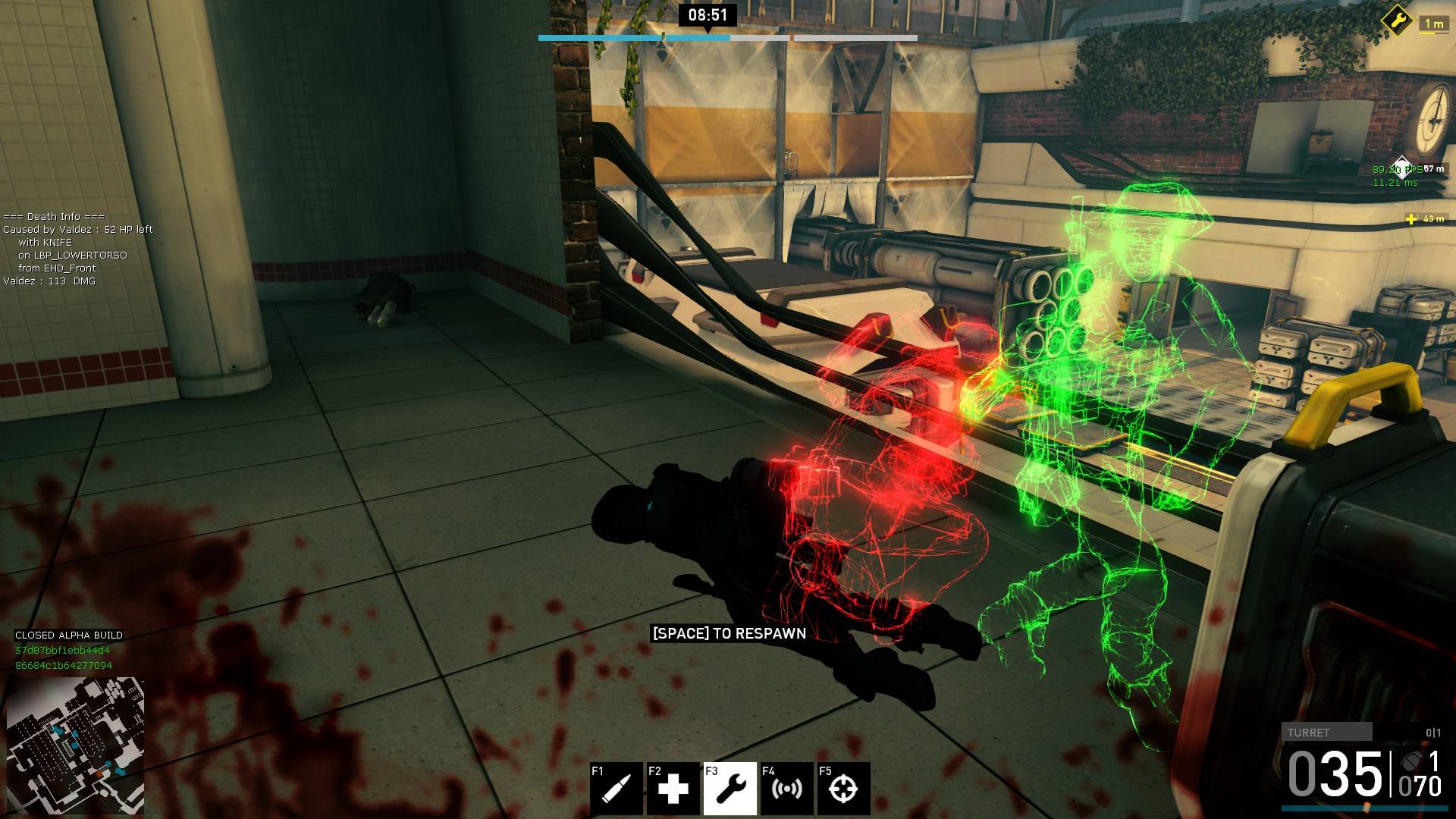Select the TURRET ability panel

pos(1326,733)
